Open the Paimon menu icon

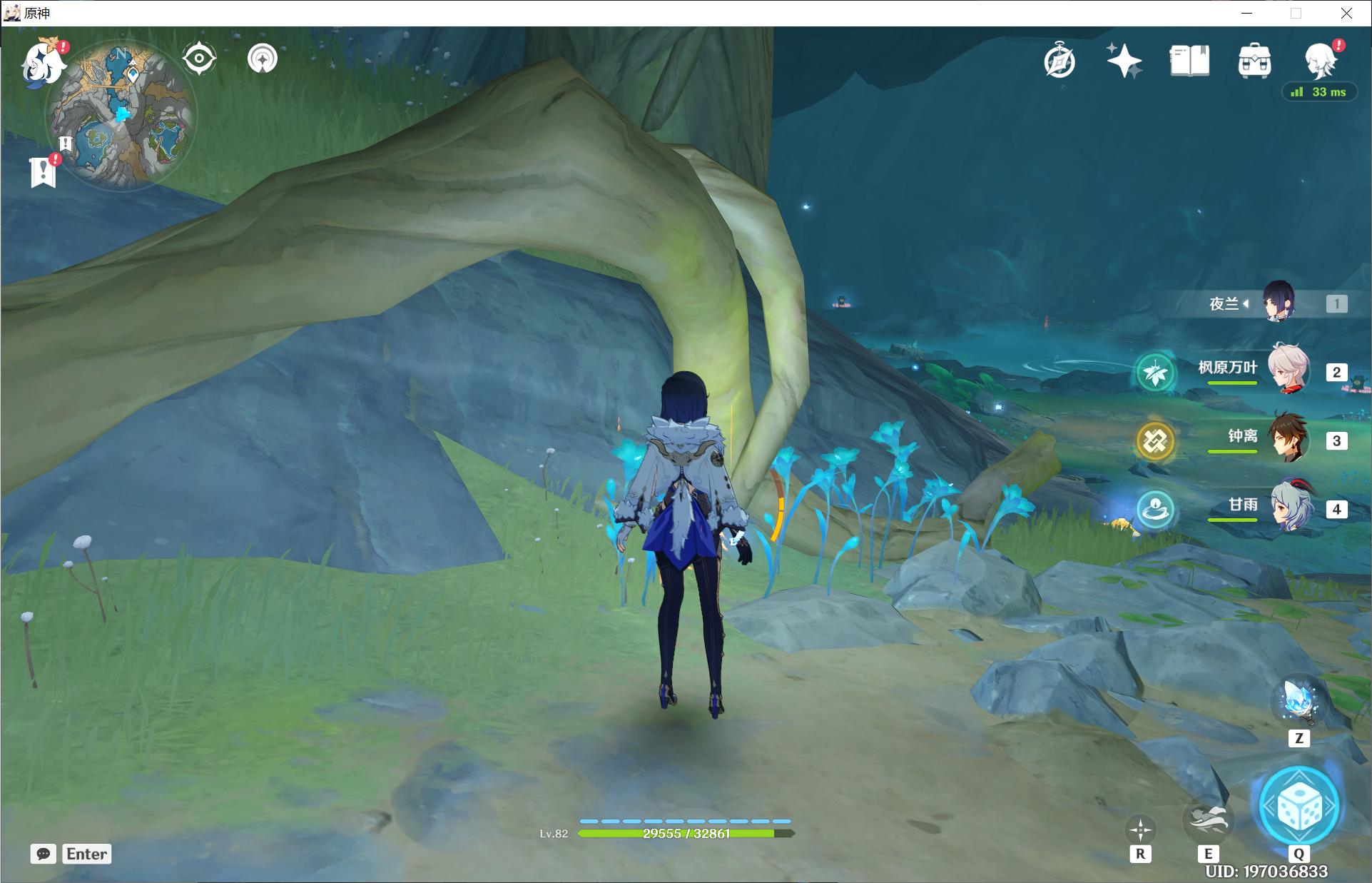[41, 63]
